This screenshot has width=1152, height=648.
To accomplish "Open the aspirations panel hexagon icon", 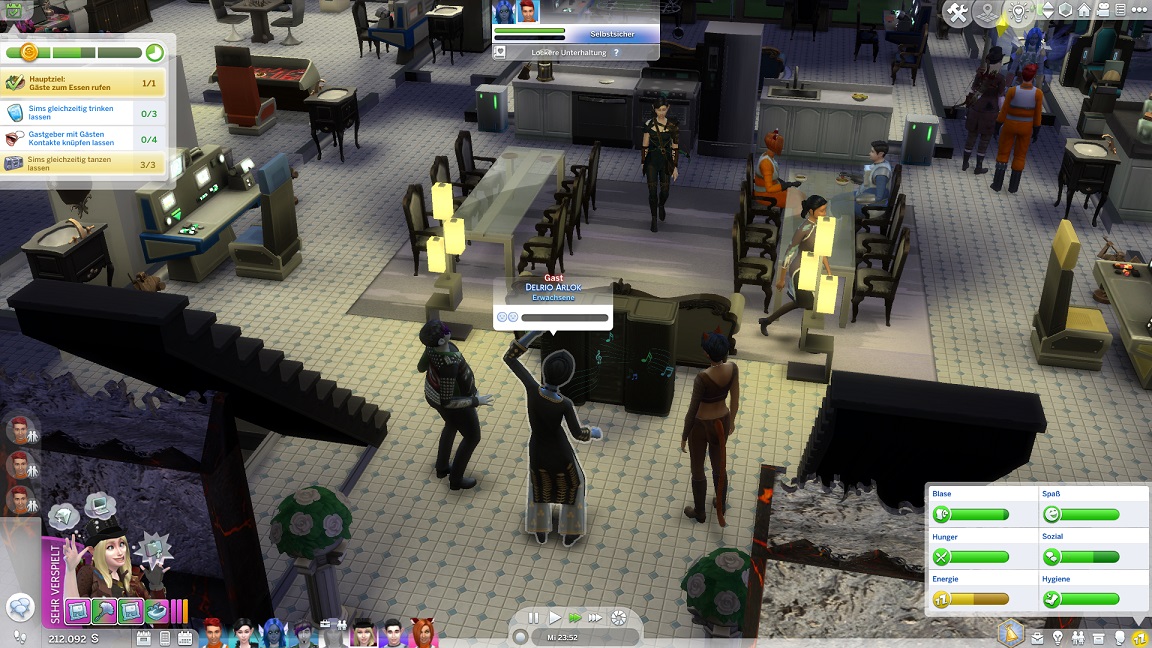I will click(x=1012, y=633).
